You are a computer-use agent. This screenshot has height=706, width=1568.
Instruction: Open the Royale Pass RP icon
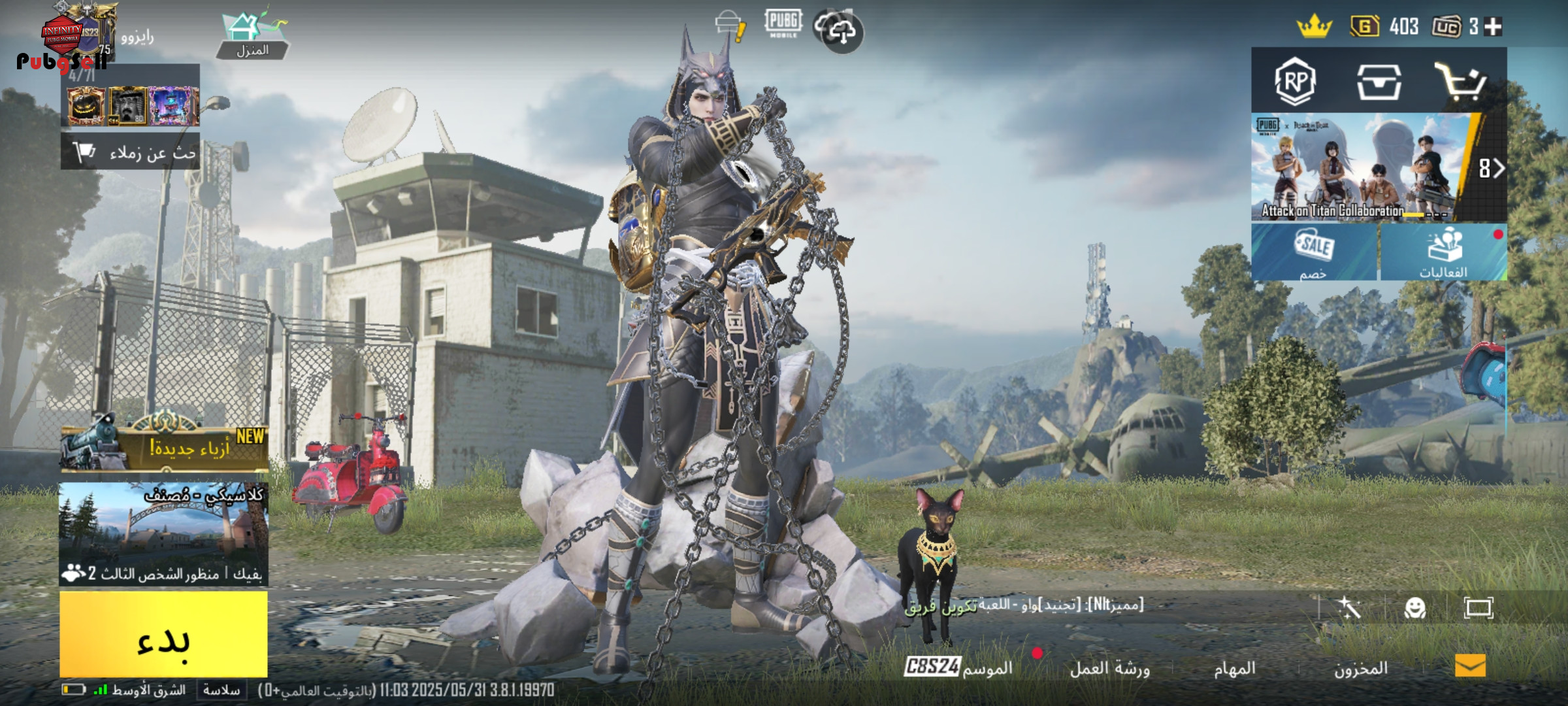pos(1295,82)
